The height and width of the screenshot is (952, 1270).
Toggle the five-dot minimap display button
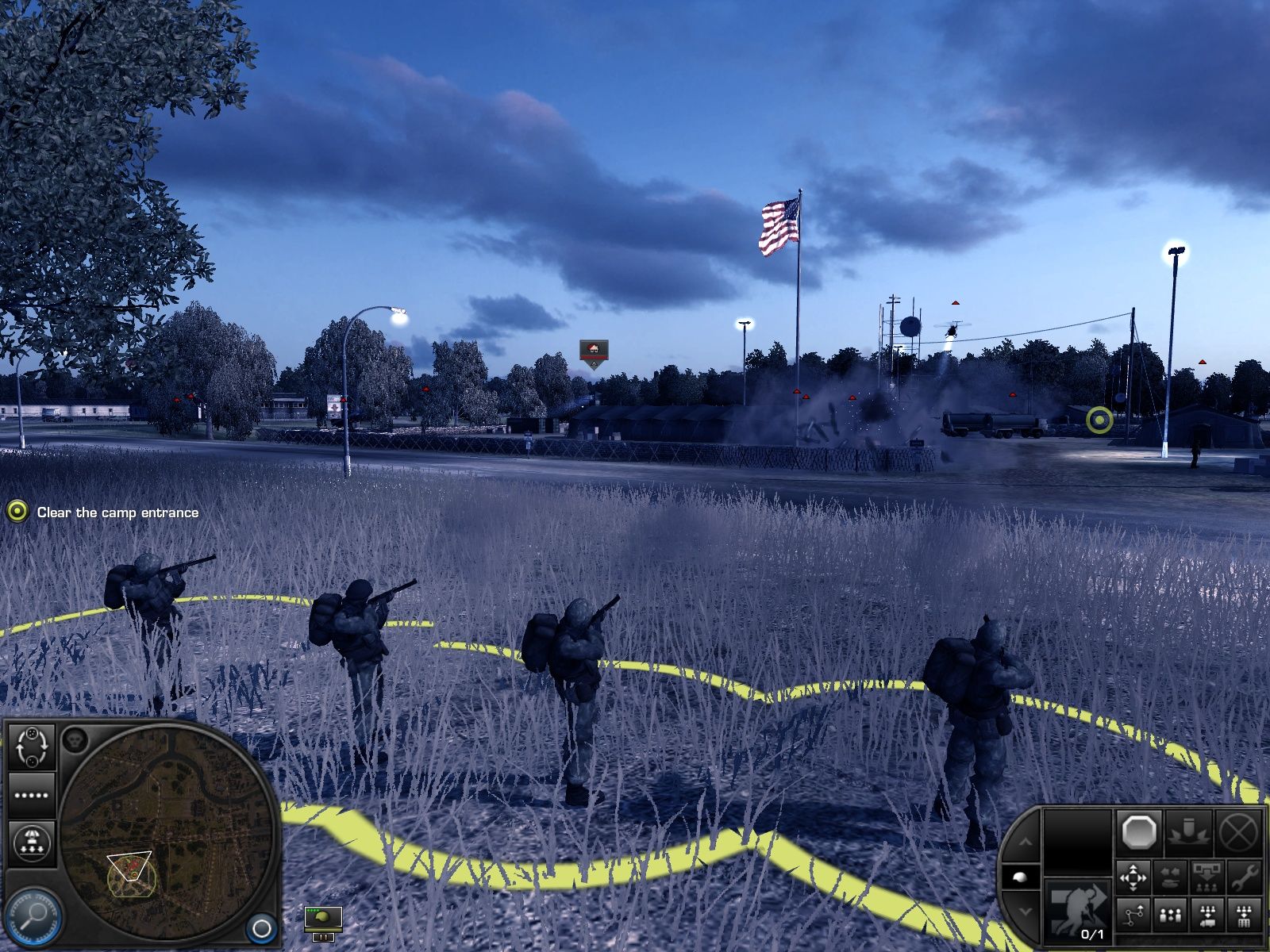[x=32, y=795]
